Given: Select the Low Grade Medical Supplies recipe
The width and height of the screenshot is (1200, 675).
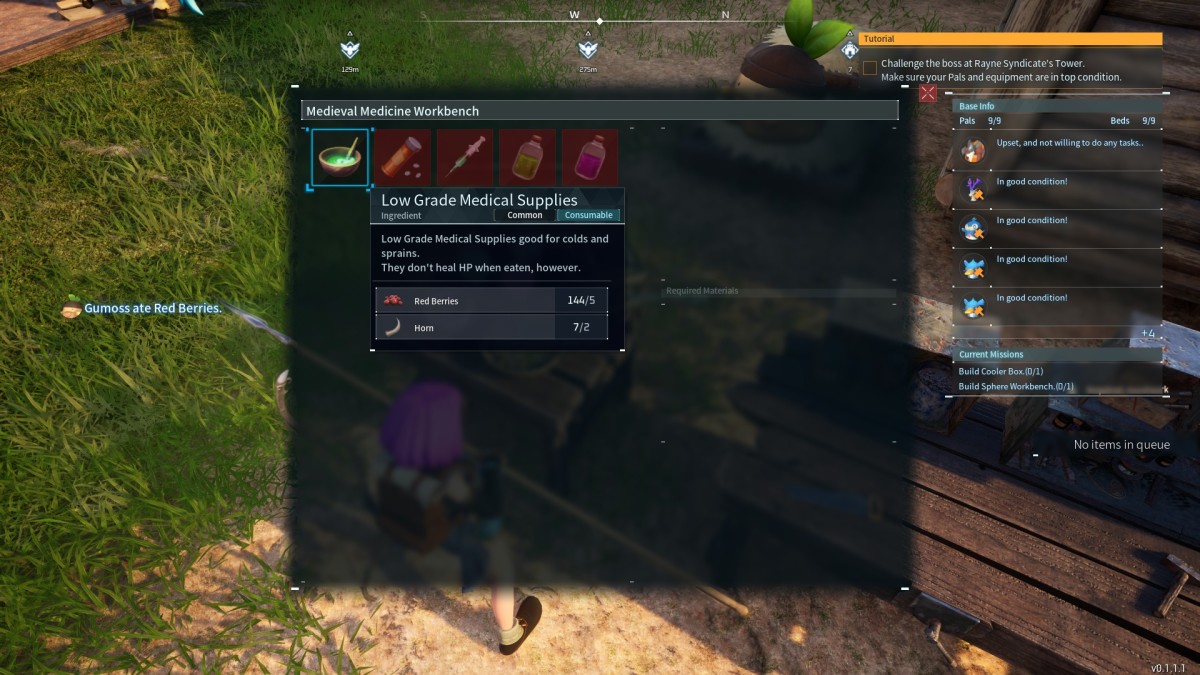Looking at the screenshot, I should [x=340, y=157].
